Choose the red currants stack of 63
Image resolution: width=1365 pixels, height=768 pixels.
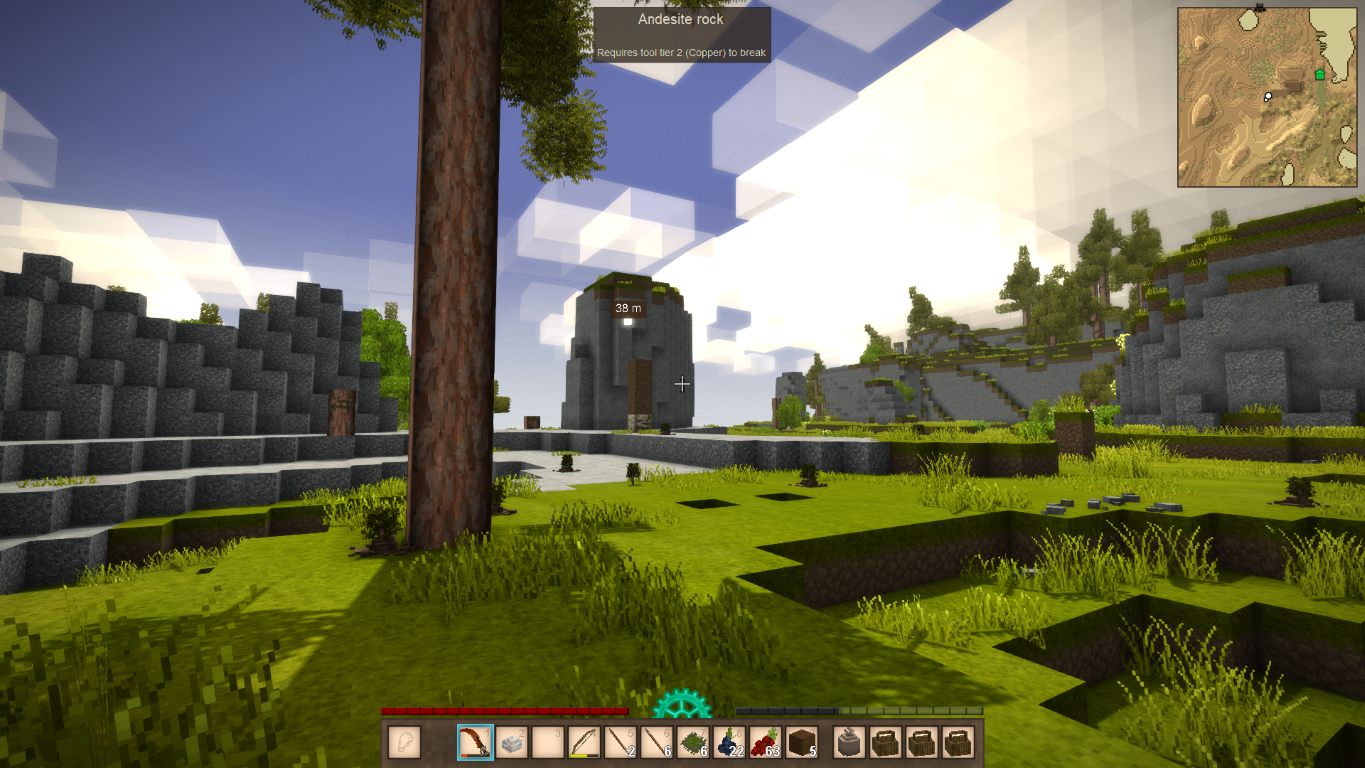765,742
